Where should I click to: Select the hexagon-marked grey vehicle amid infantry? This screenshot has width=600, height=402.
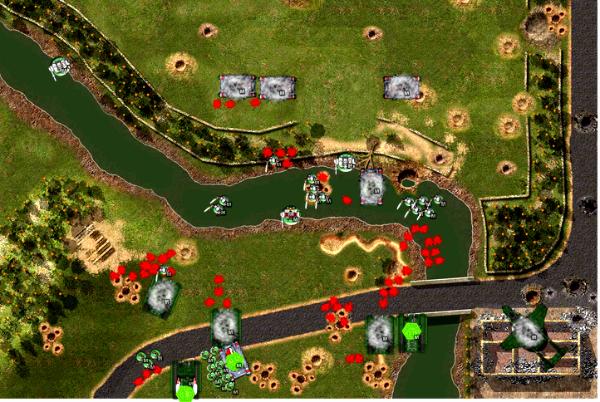tap(235, 360)
